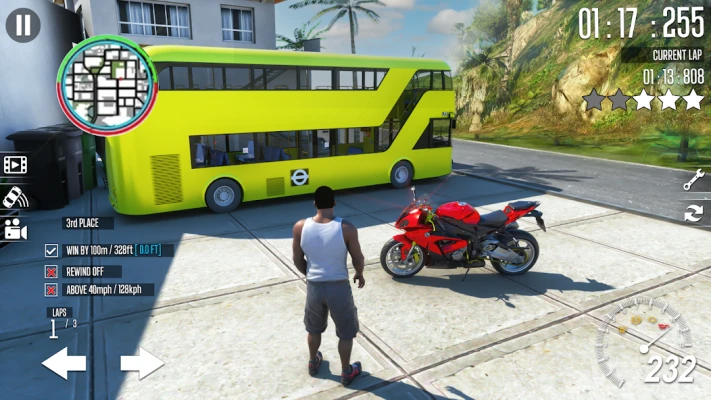Pause the game
This screenshot has width=711, height=400.
[x=23, y=24]
